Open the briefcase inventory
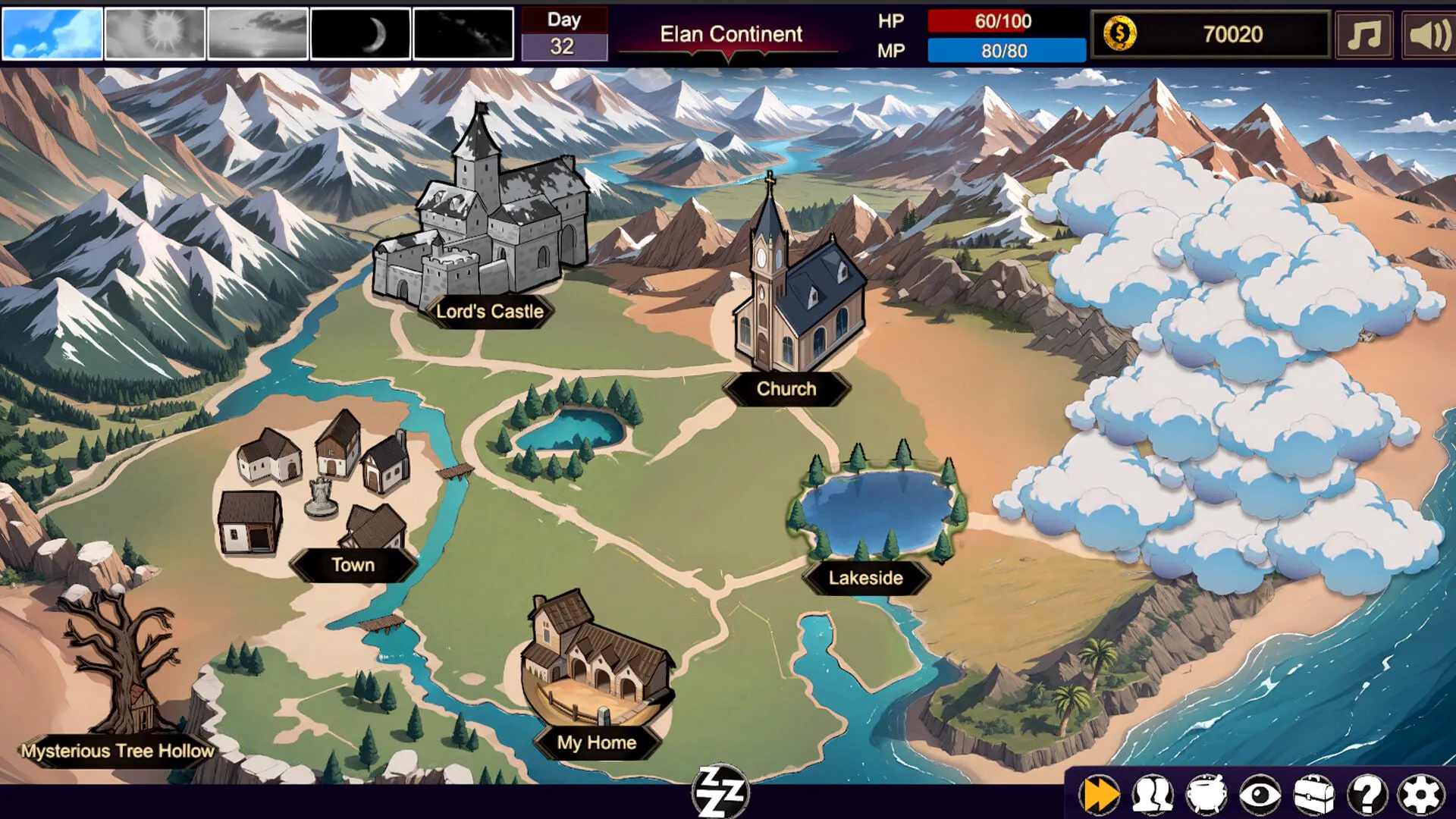Viewport: 1456px width, 819px height. tap(1313, 795)
